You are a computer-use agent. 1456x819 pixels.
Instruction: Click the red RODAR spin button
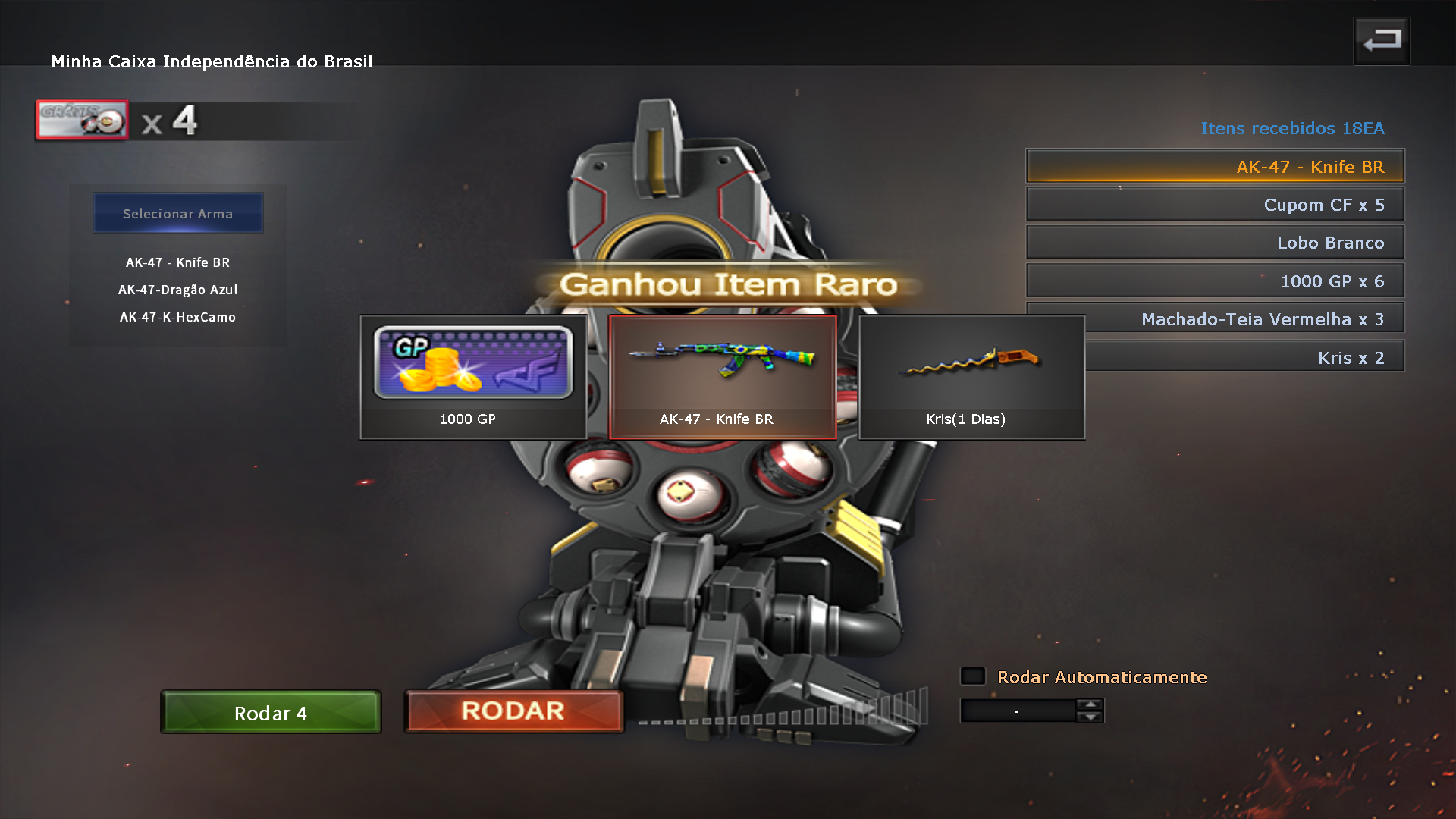tap(513, 711)
